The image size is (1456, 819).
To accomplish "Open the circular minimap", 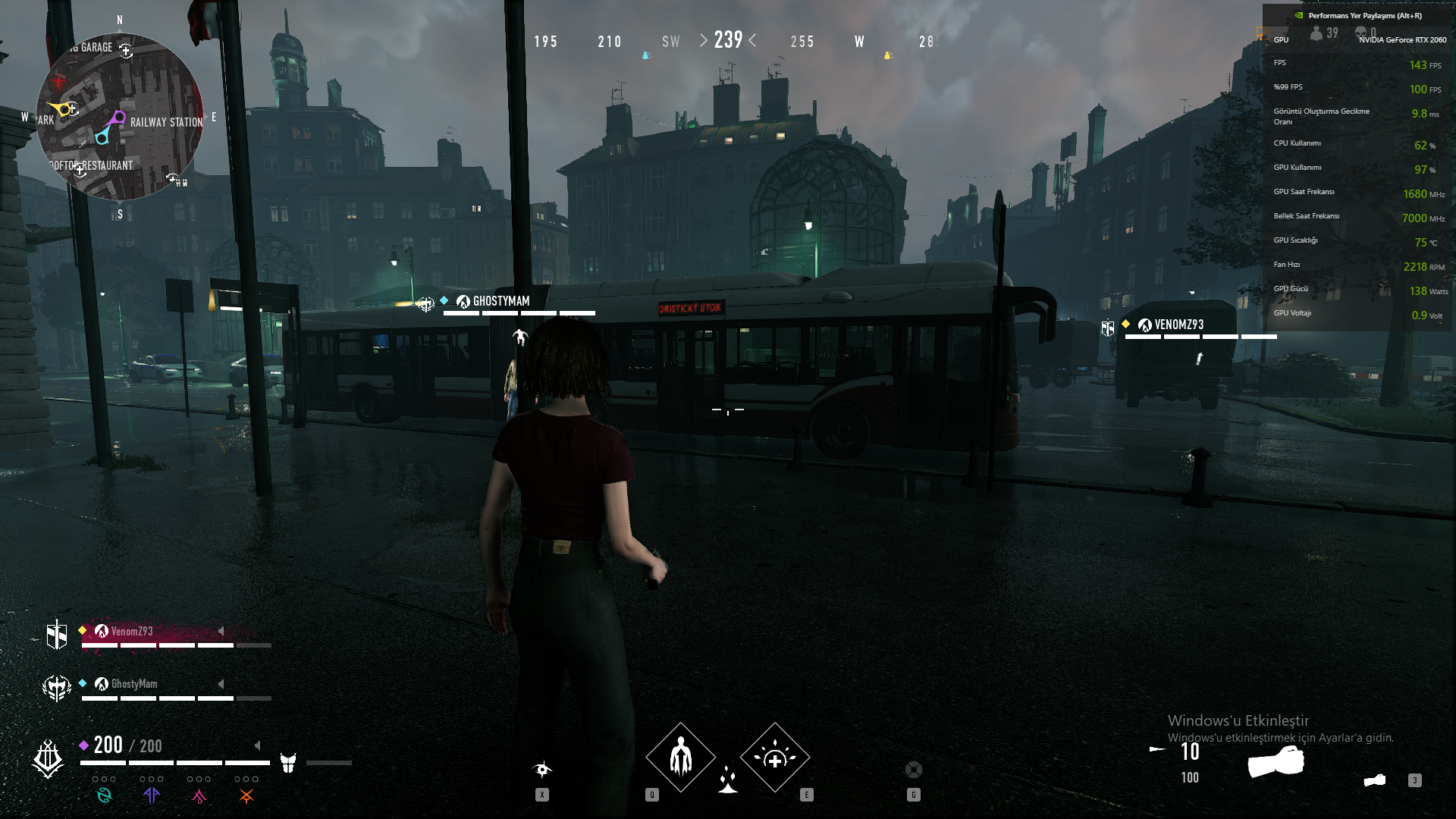I will 120,117.
